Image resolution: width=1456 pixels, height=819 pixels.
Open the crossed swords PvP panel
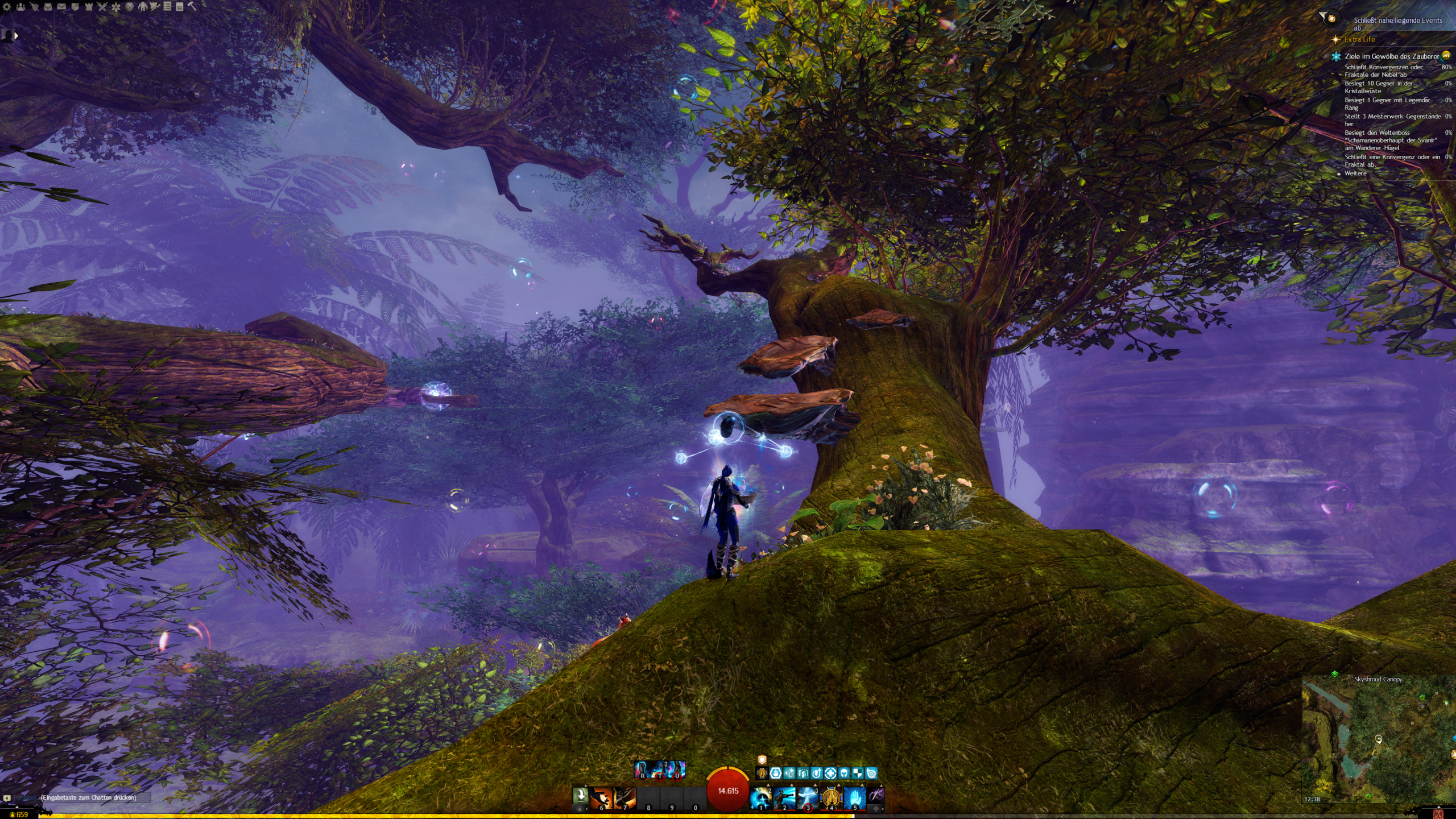pyautogui.click(x=102, y=7)
